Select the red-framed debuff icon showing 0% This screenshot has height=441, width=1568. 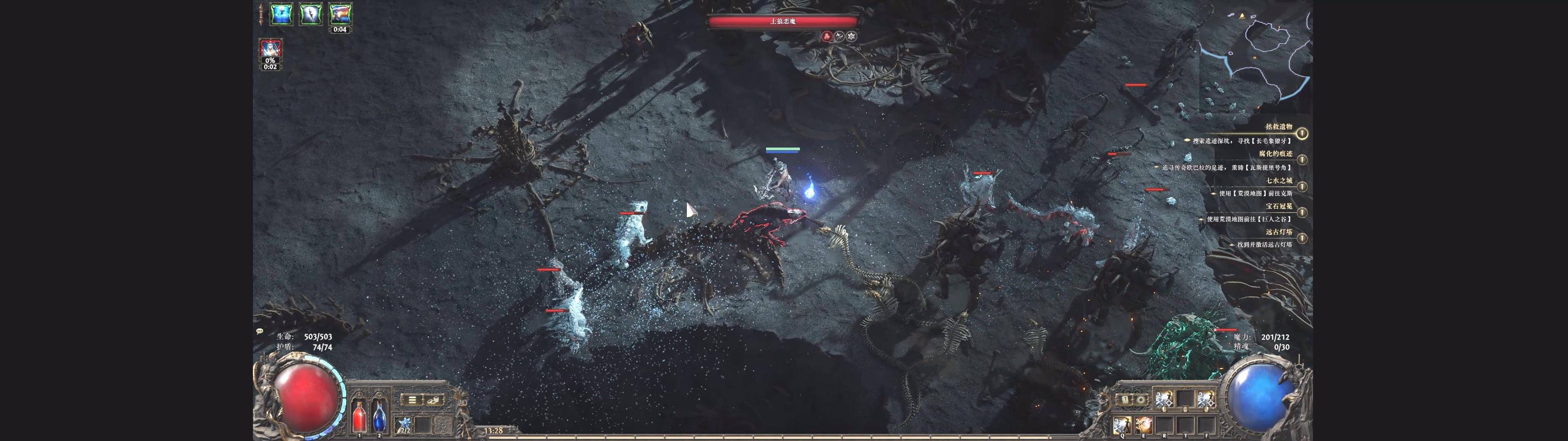pyautogui.click(x=270, y=50)
